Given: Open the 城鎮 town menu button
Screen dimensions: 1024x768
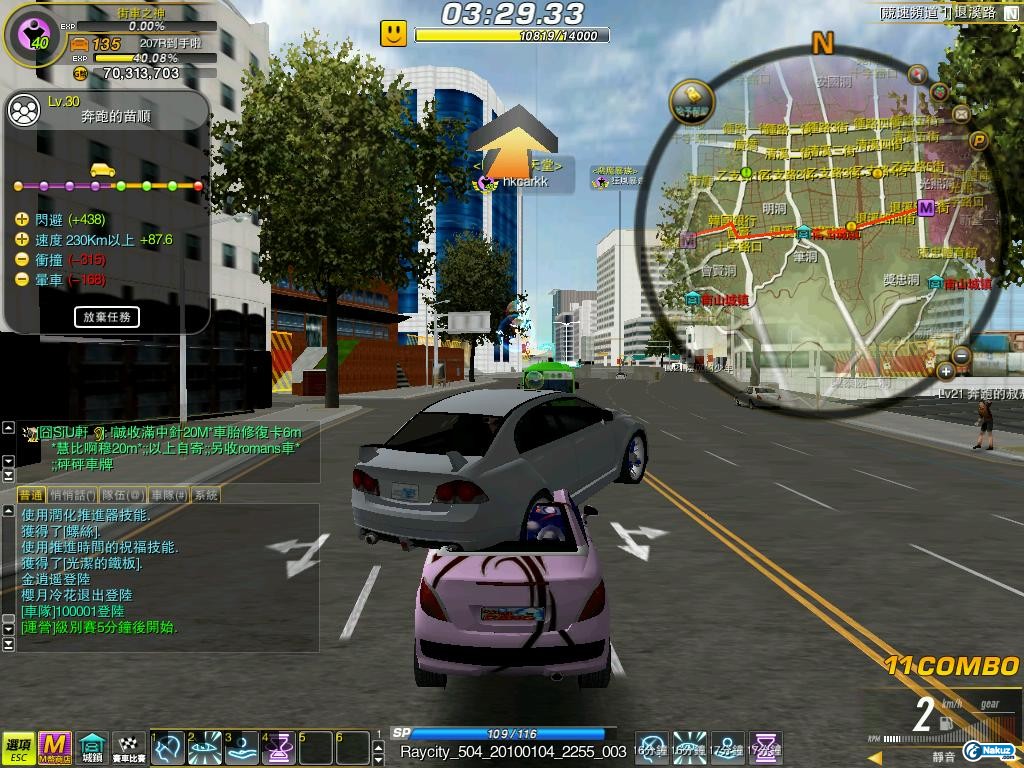Looking at the screenshot, I should tap(92, 745).
